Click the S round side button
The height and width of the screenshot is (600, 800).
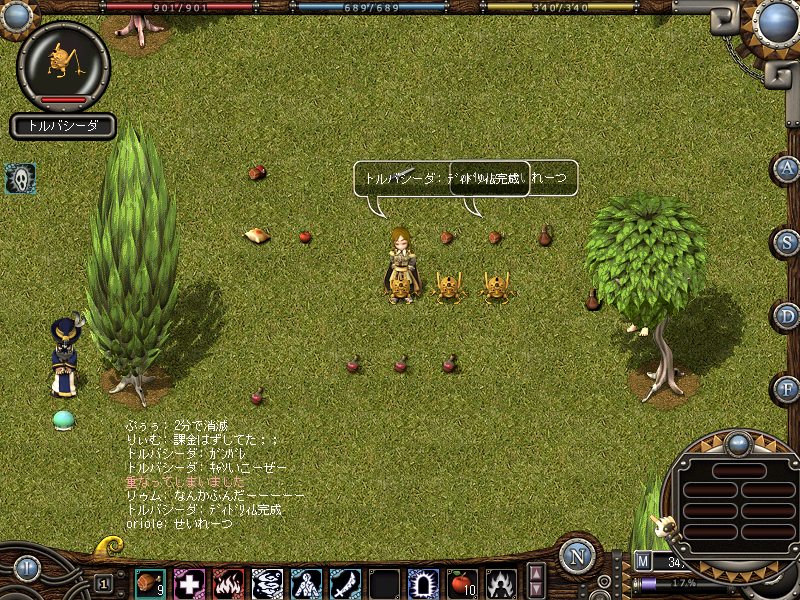(x=789, y=241)
